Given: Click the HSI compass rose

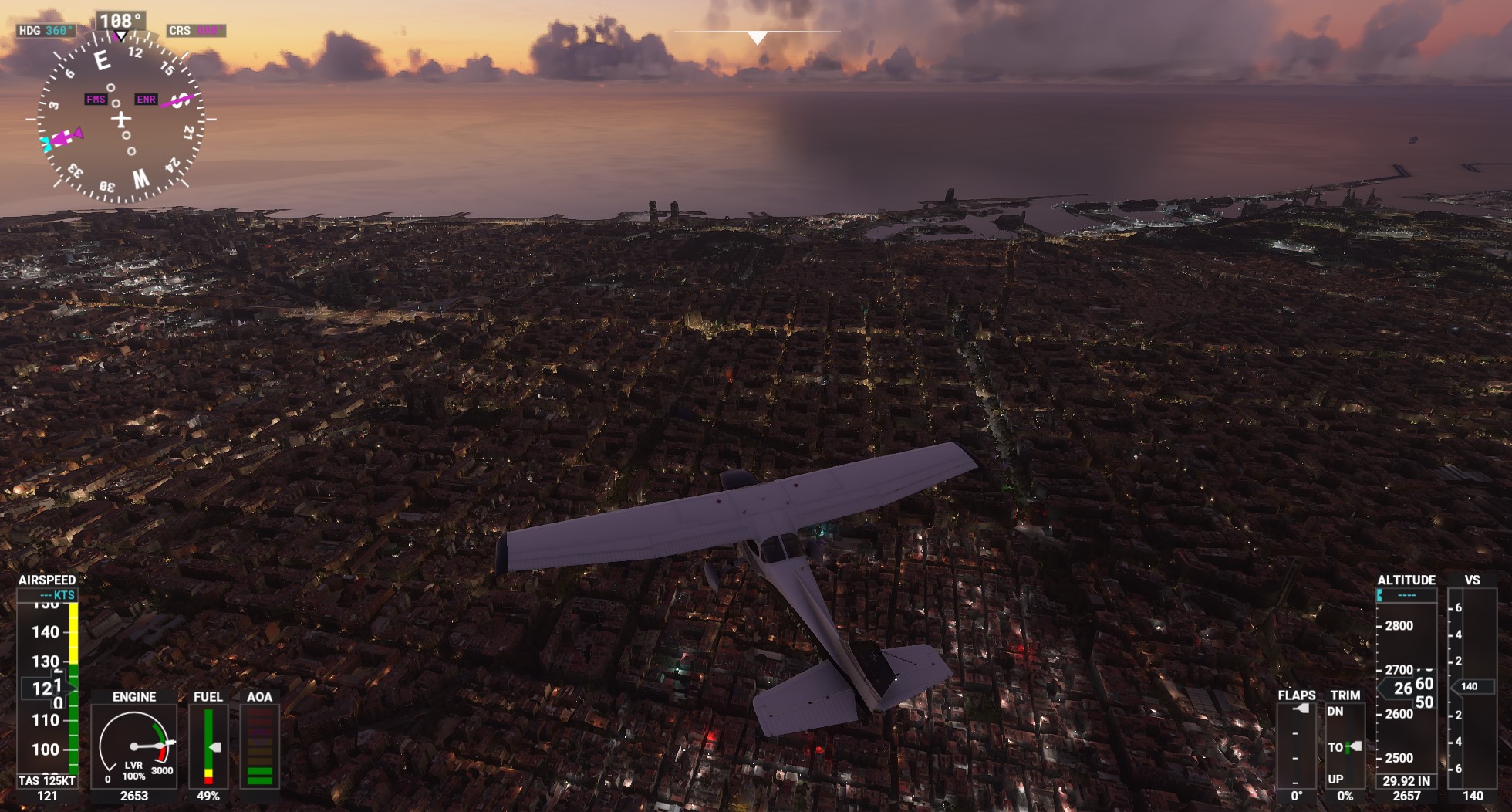Looking at the screenshot, I should (x=121, y=120).
